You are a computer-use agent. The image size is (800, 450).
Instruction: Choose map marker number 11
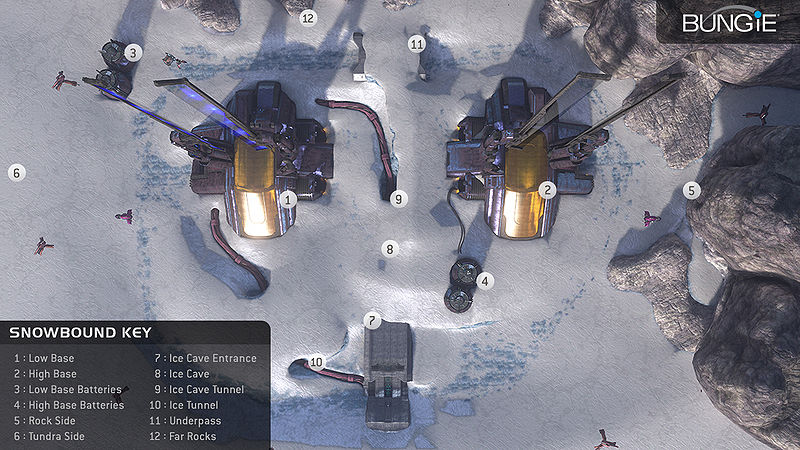pos(417,44)
